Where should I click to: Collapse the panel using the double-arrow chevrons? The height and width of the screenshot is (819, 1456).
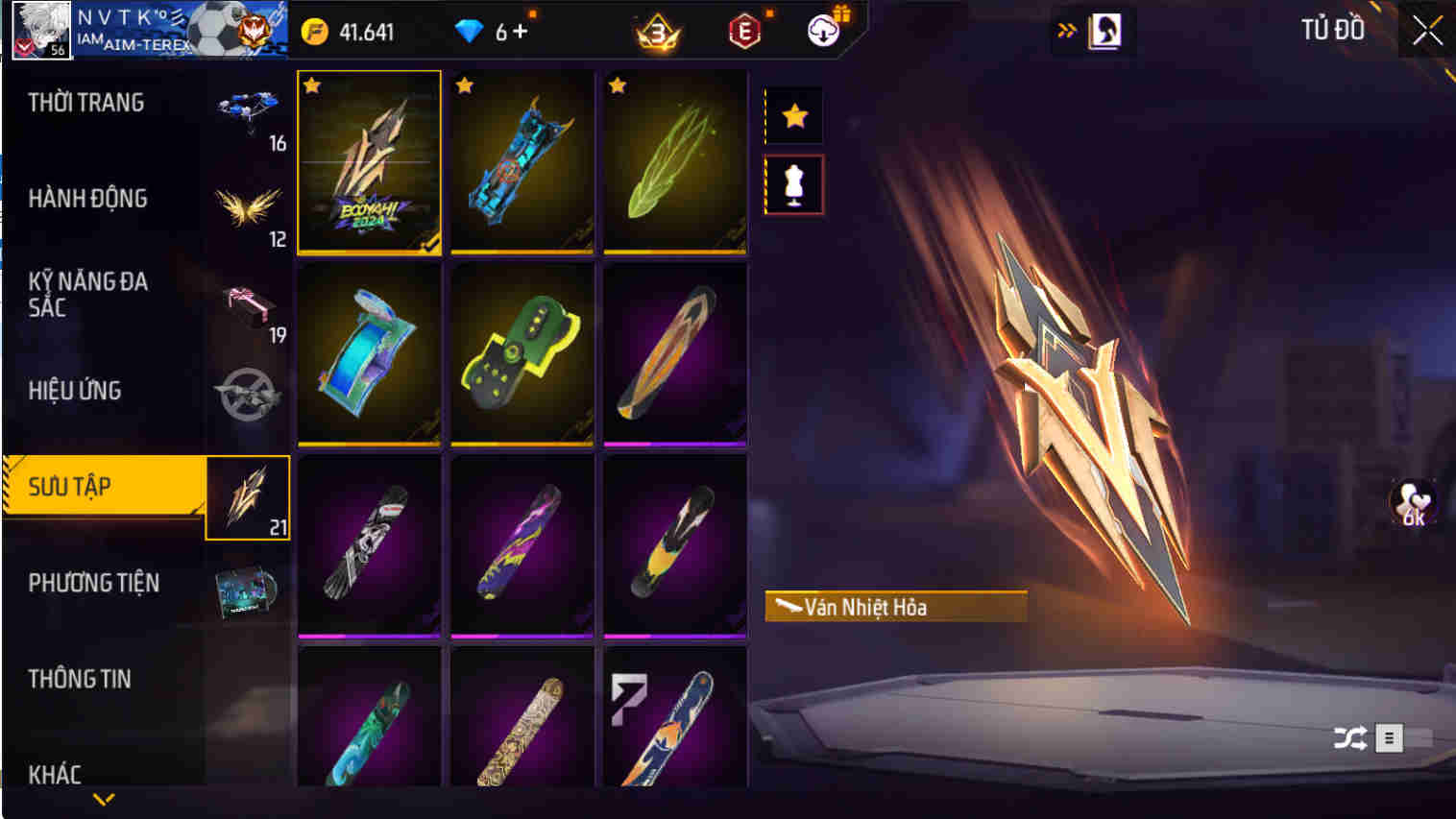(1066, 29)
